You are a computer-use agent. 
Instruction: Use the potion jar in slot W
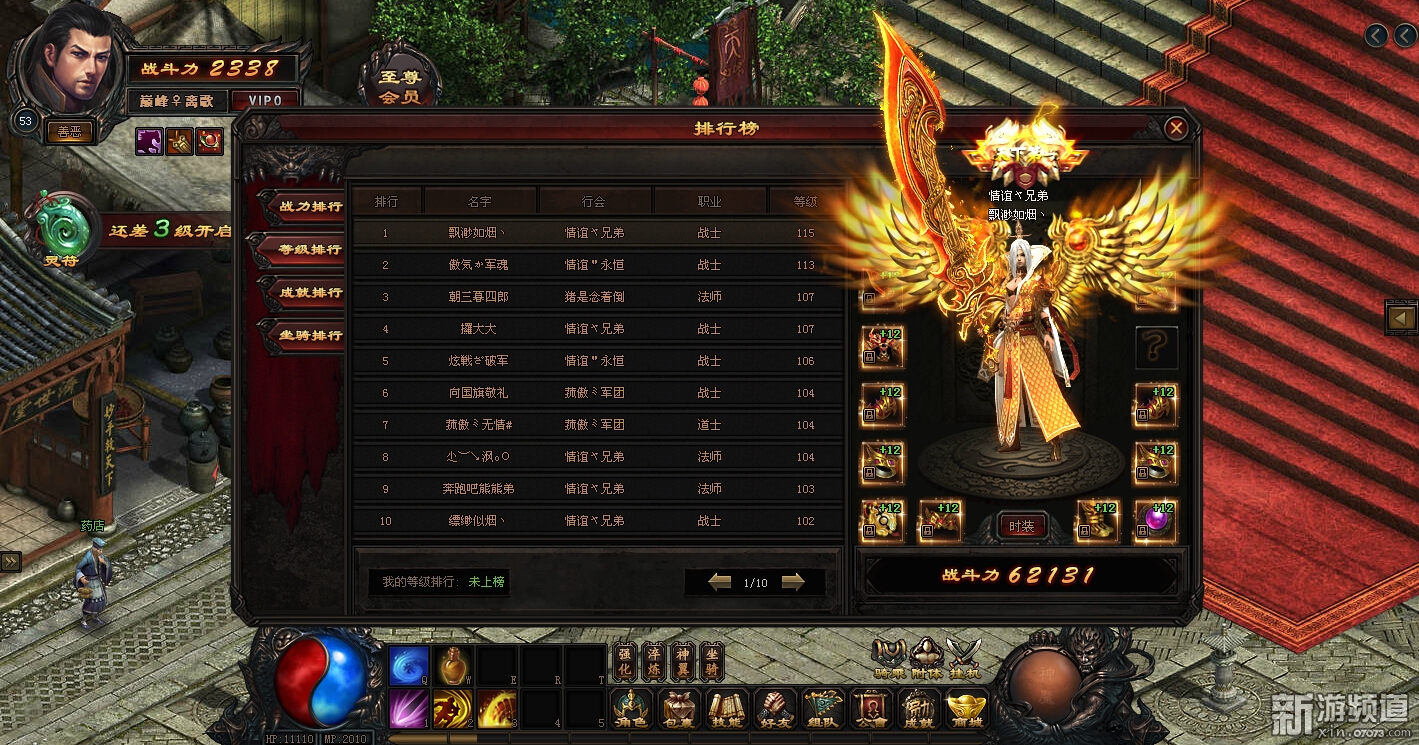[x=453, y=665]
